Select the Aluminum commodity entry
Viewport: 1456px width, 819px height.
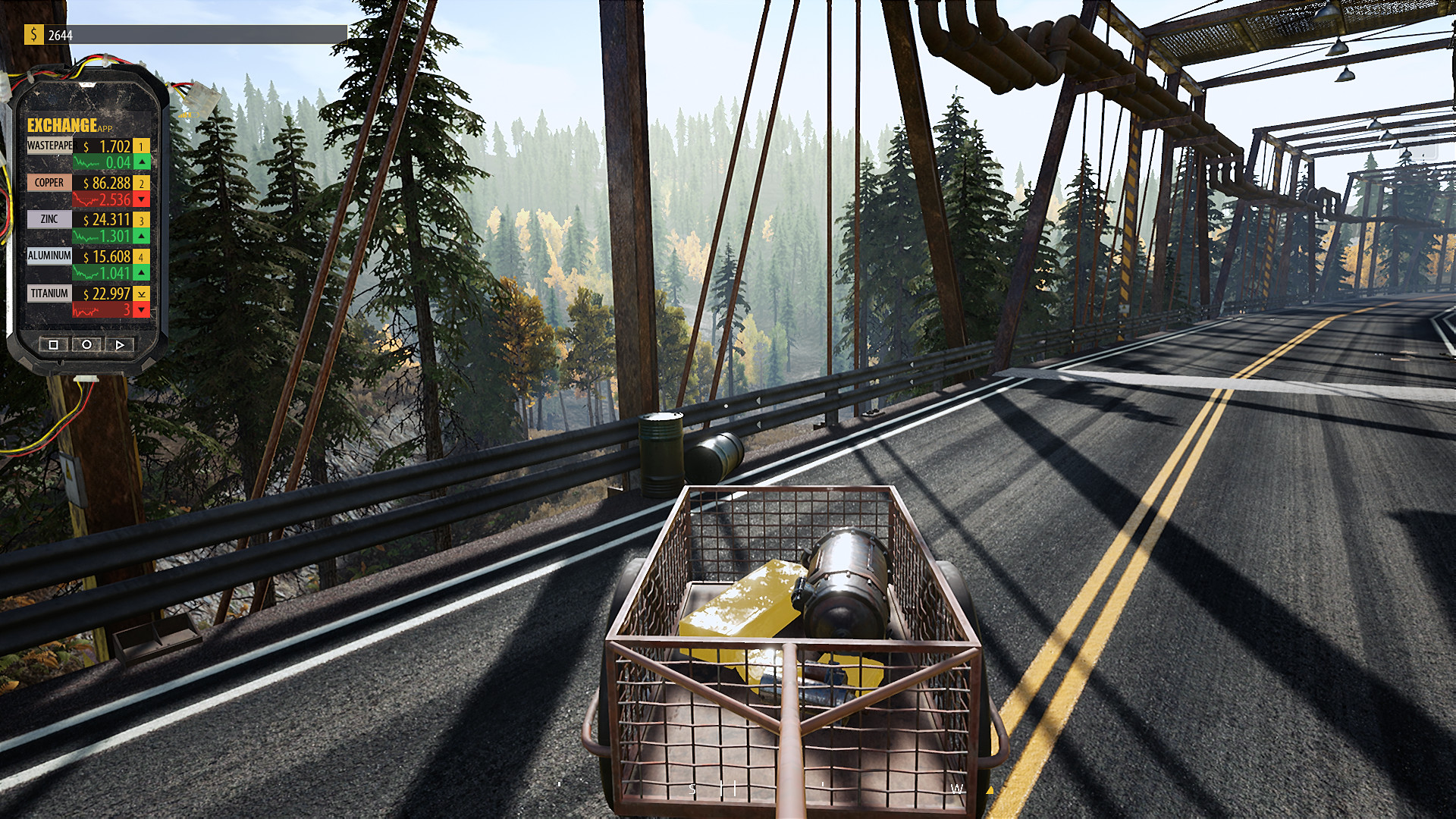(x=49, y=256)
